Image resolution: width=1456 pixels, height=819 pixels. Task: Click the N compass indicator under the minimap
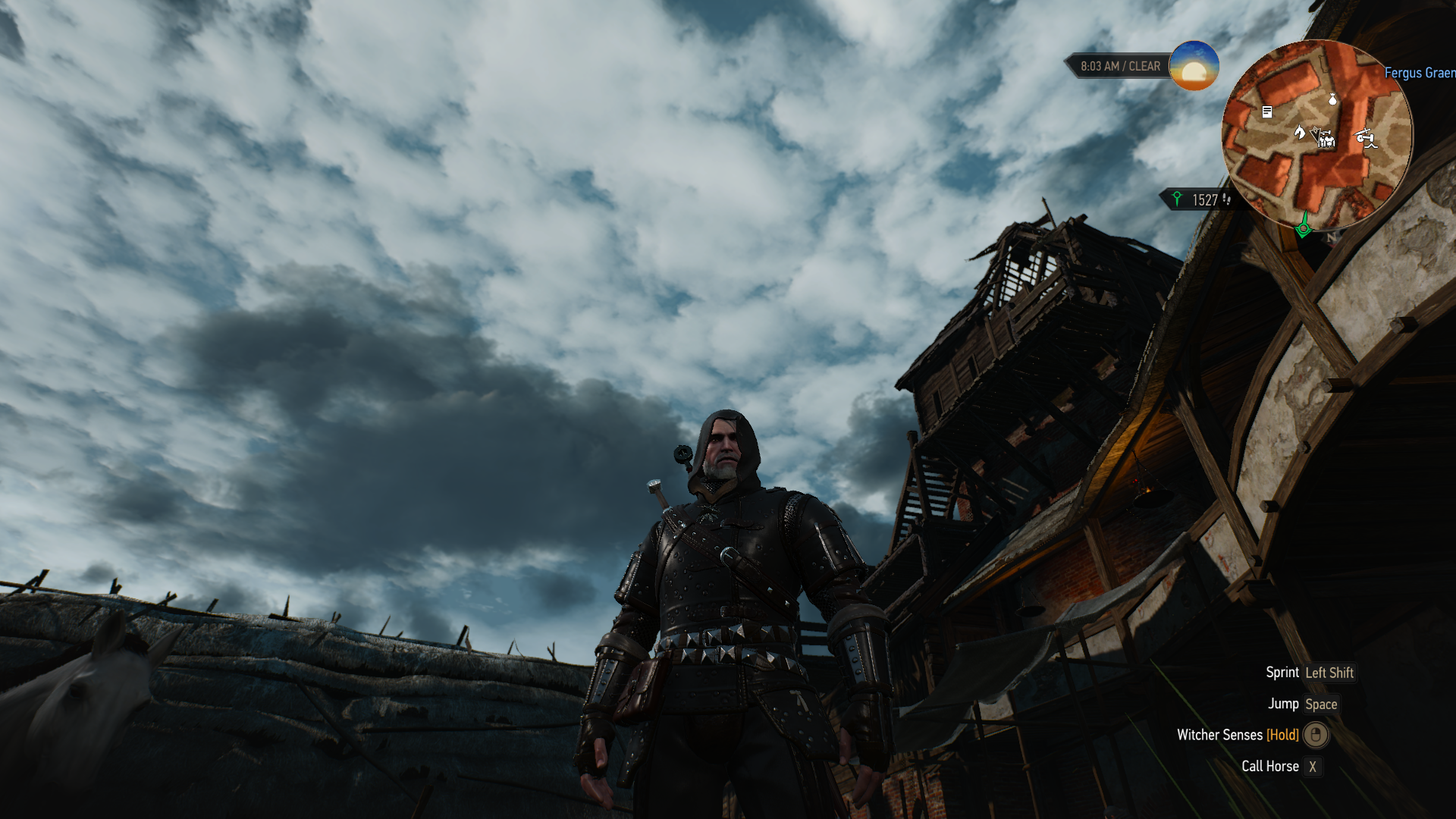click(x=1330, y=237)
